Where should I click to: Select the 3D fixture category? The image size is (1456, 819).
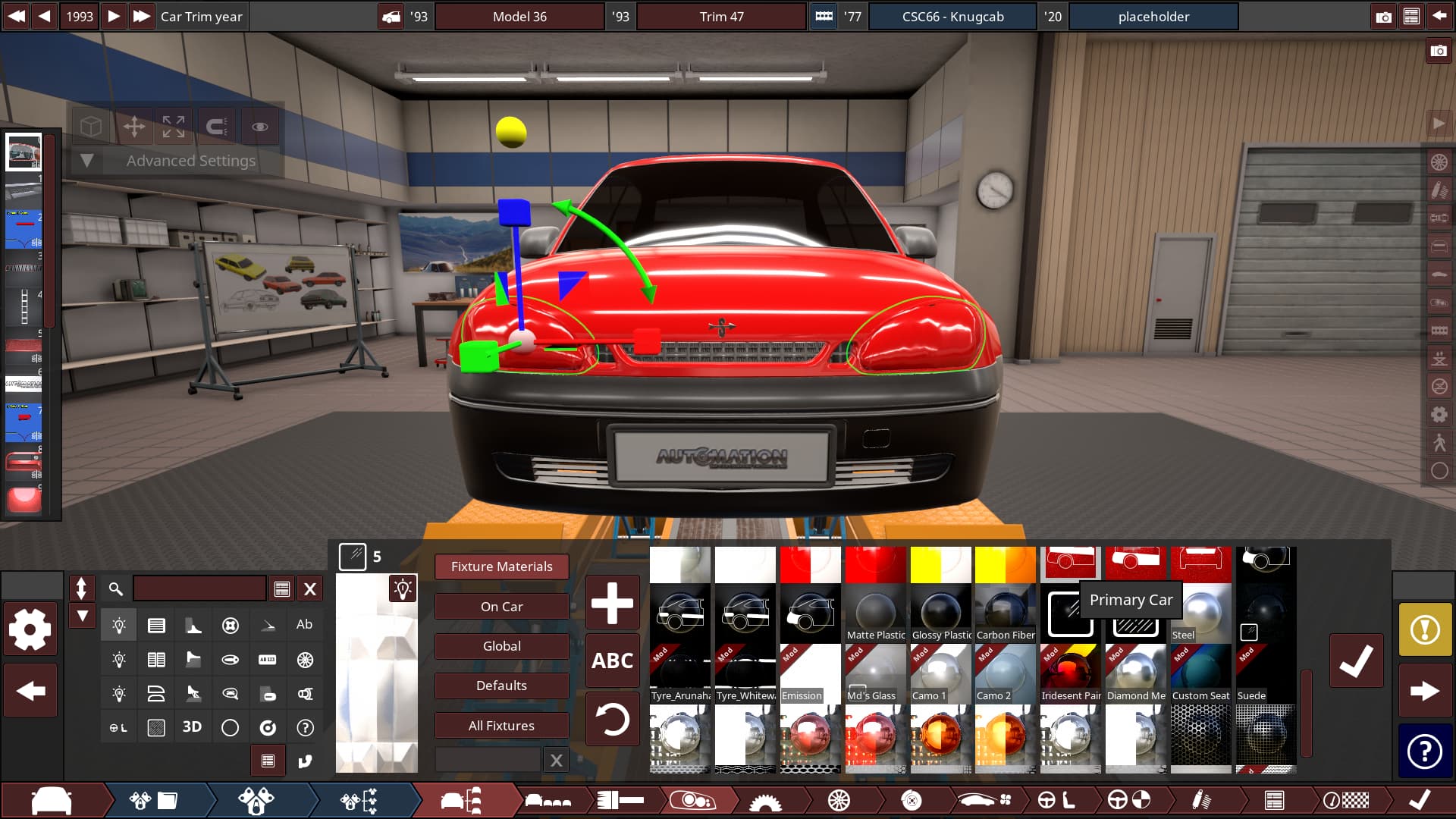tap(192, 727)
